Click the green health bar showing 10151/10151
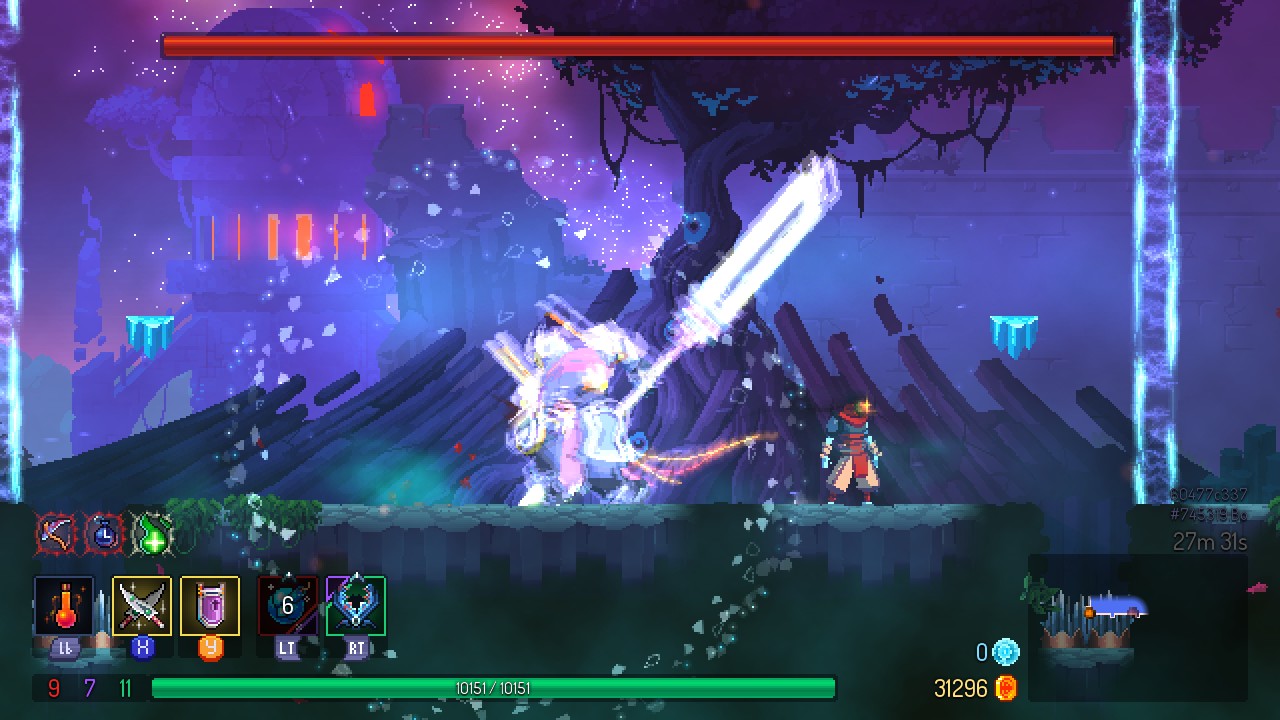 (x=493, y=688)
